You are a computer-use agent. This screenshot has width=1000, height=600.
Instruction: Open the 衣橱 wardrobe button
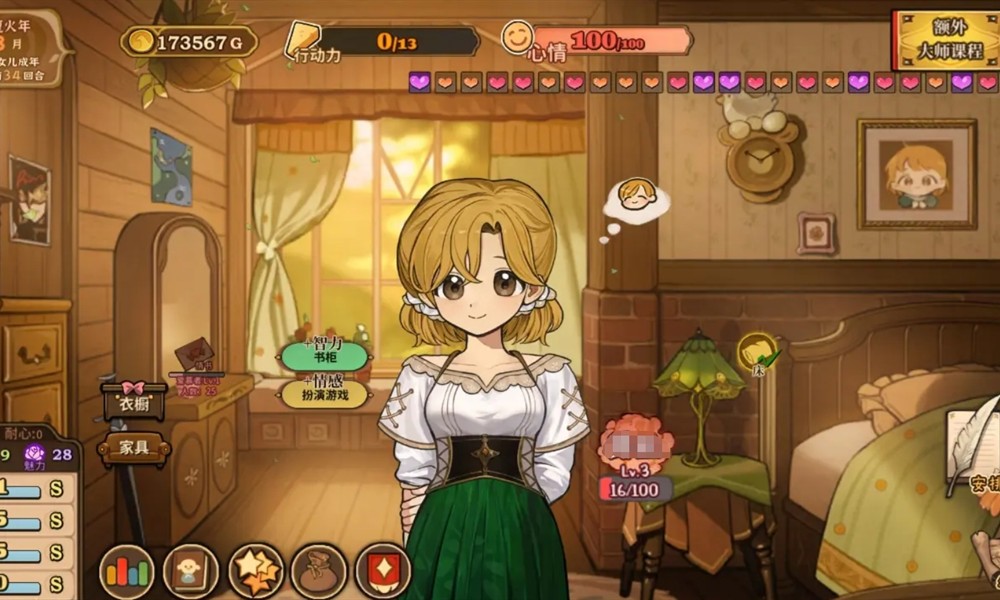134,403
